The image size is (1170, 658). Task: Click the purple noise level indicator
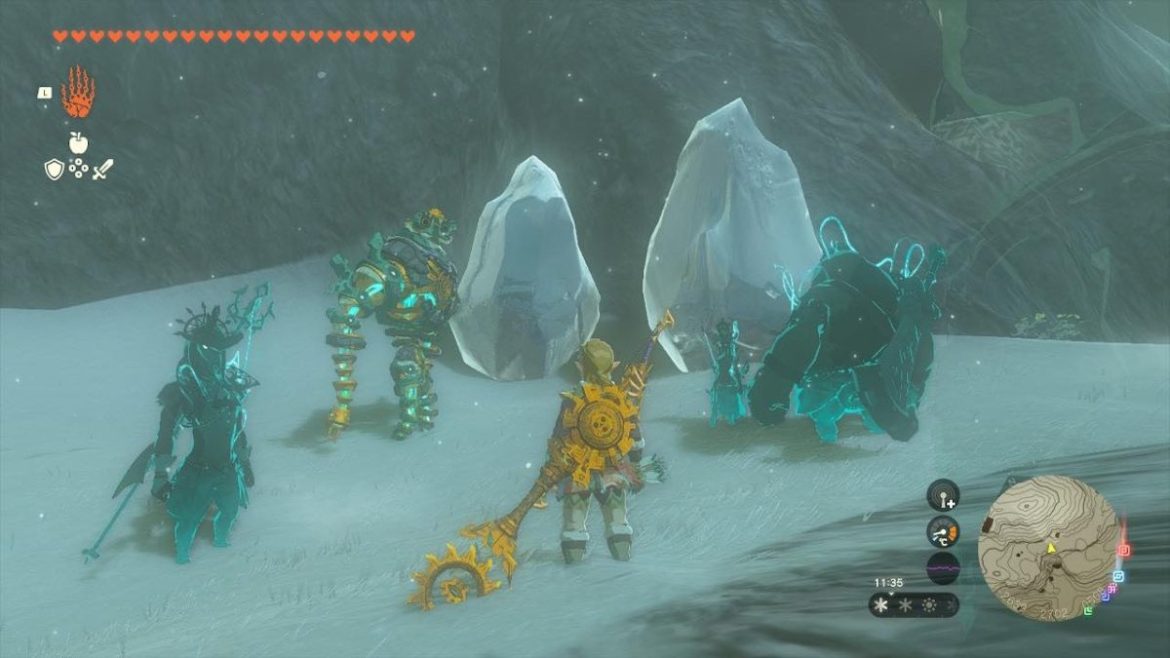(x=943, y=568)
